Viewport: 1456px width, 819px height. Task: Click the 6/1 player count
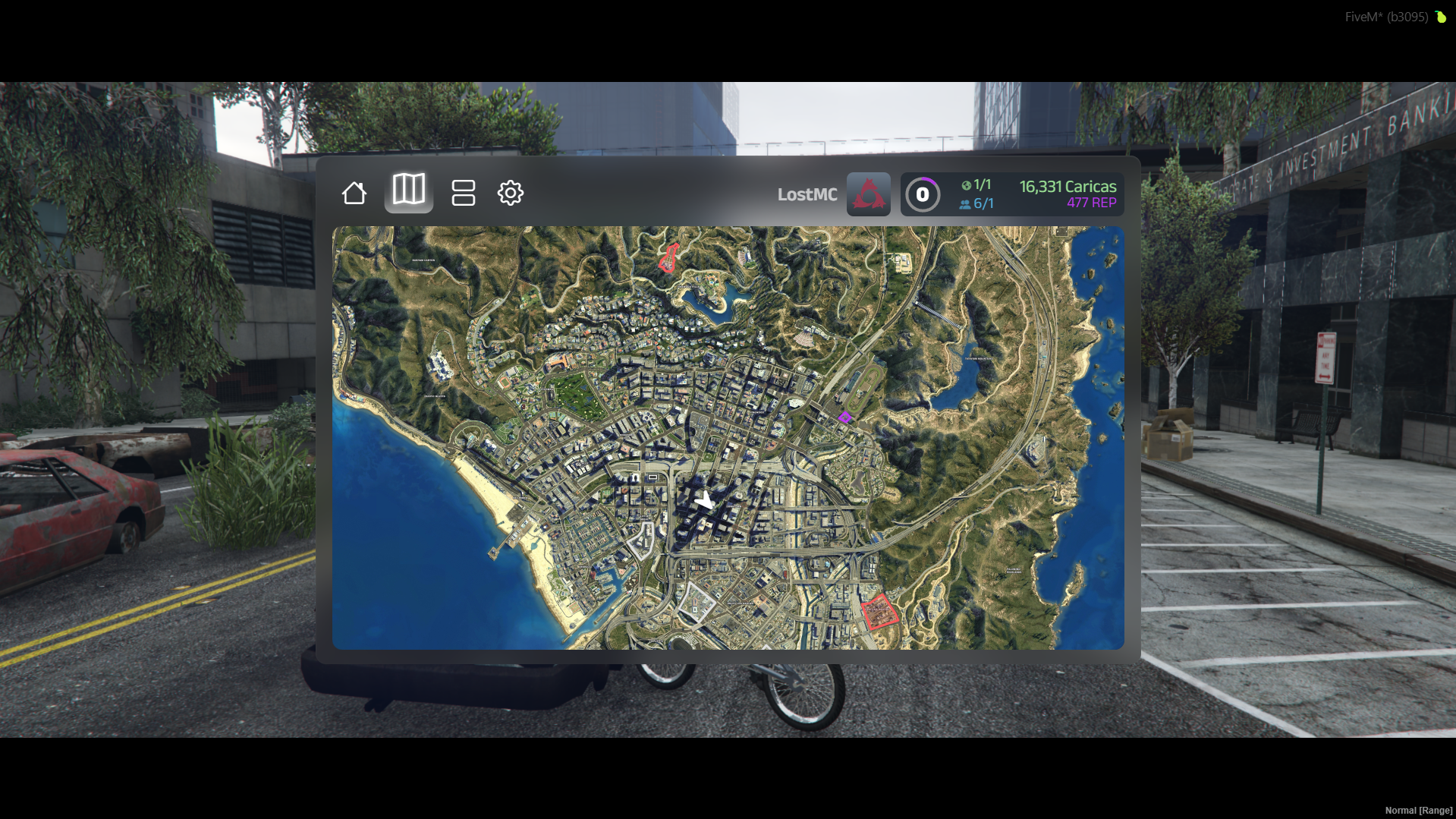click(984, 203)
